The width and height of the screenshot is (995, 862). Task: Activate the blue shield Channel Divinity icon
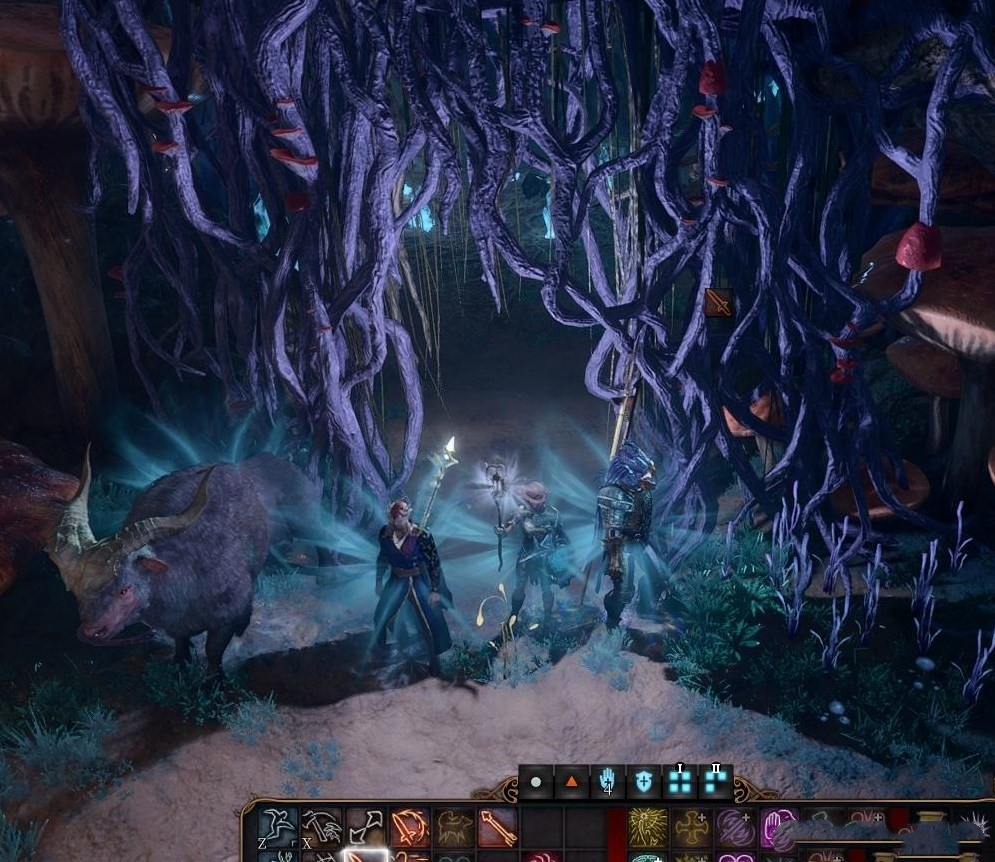coord(643,782)
